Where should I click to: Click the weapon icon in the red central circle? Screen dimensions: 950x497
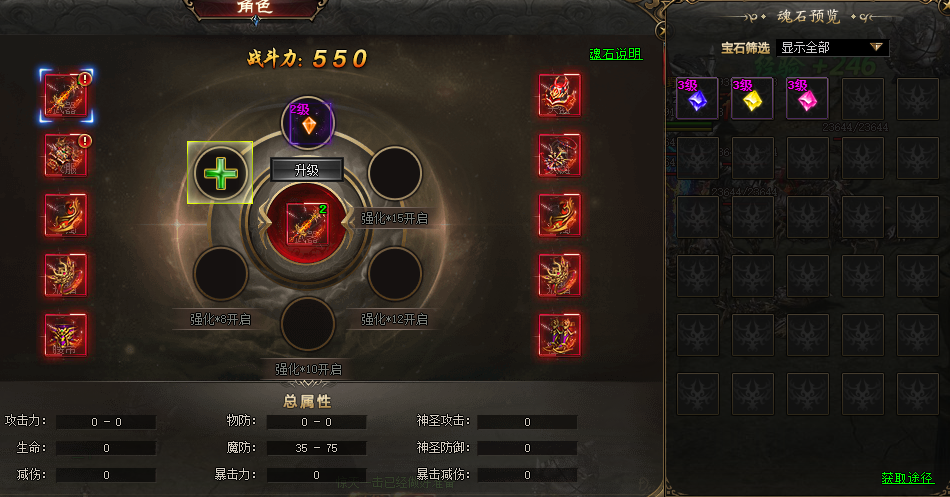click(307, 222)
